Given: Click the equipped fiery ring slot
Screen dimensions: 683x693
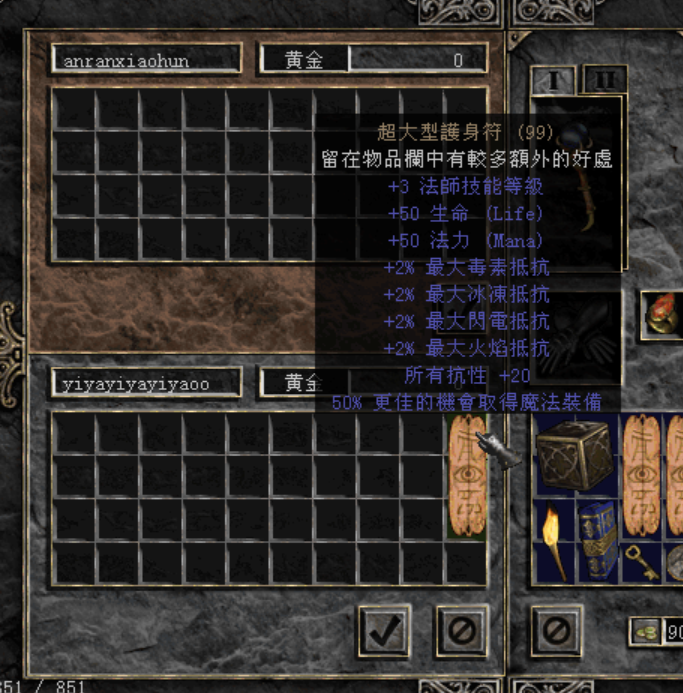Looking at the screenshot, I should click(661, 314).
